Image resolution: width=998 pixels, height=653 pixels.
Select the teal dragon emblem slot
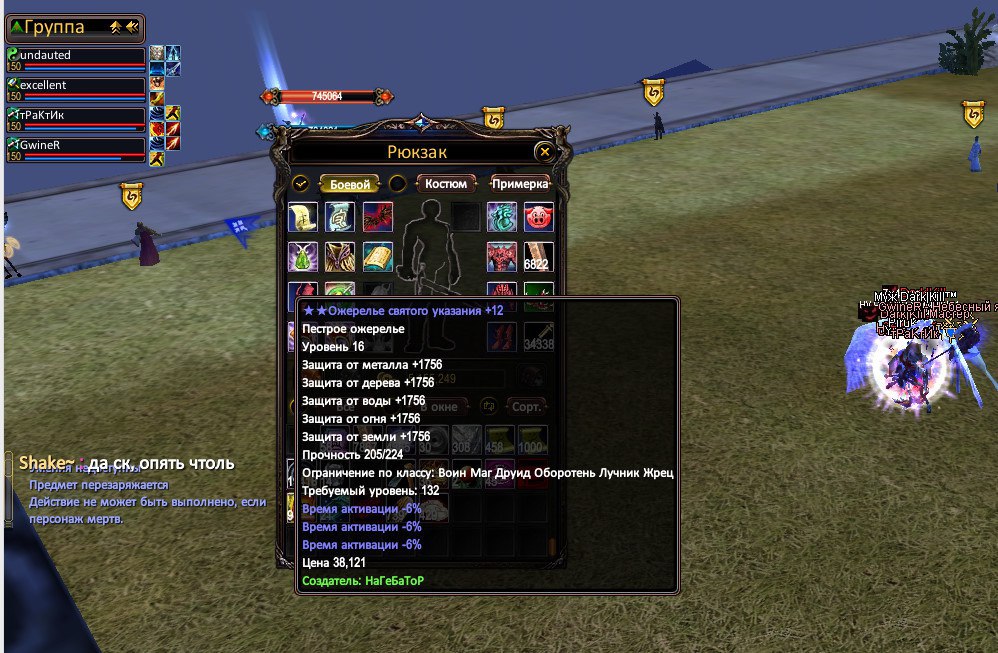[501, 217]
